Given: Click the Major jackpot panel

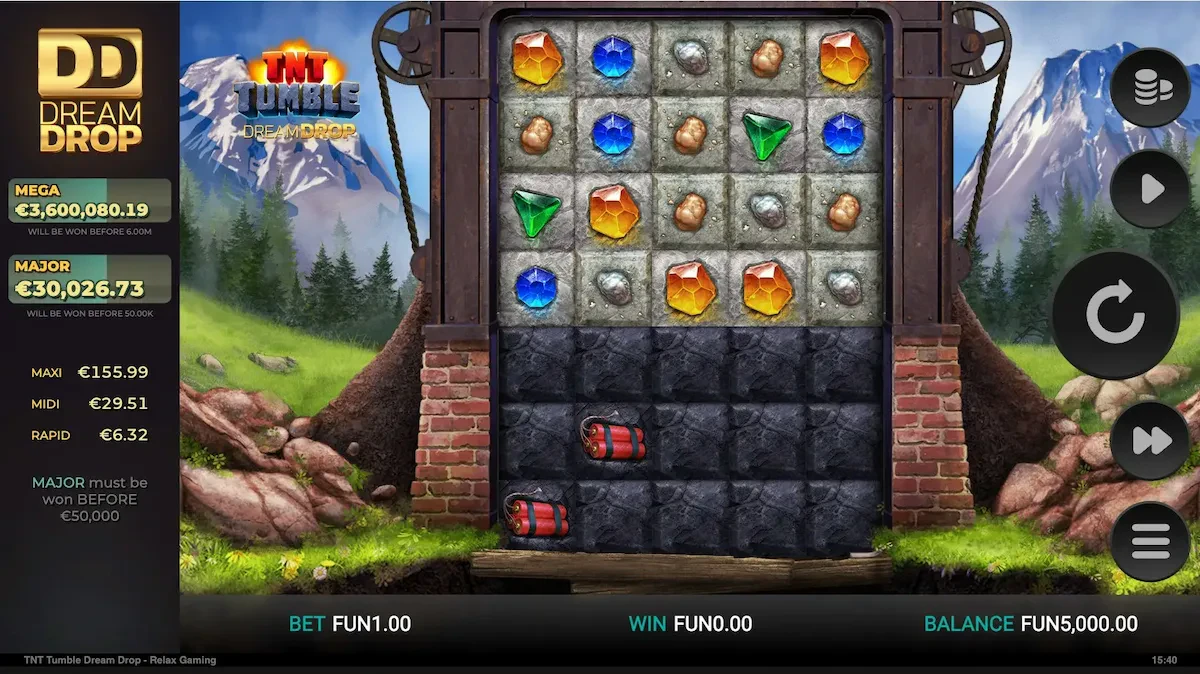Looking at the screenshot, I should tap(90, 279).
